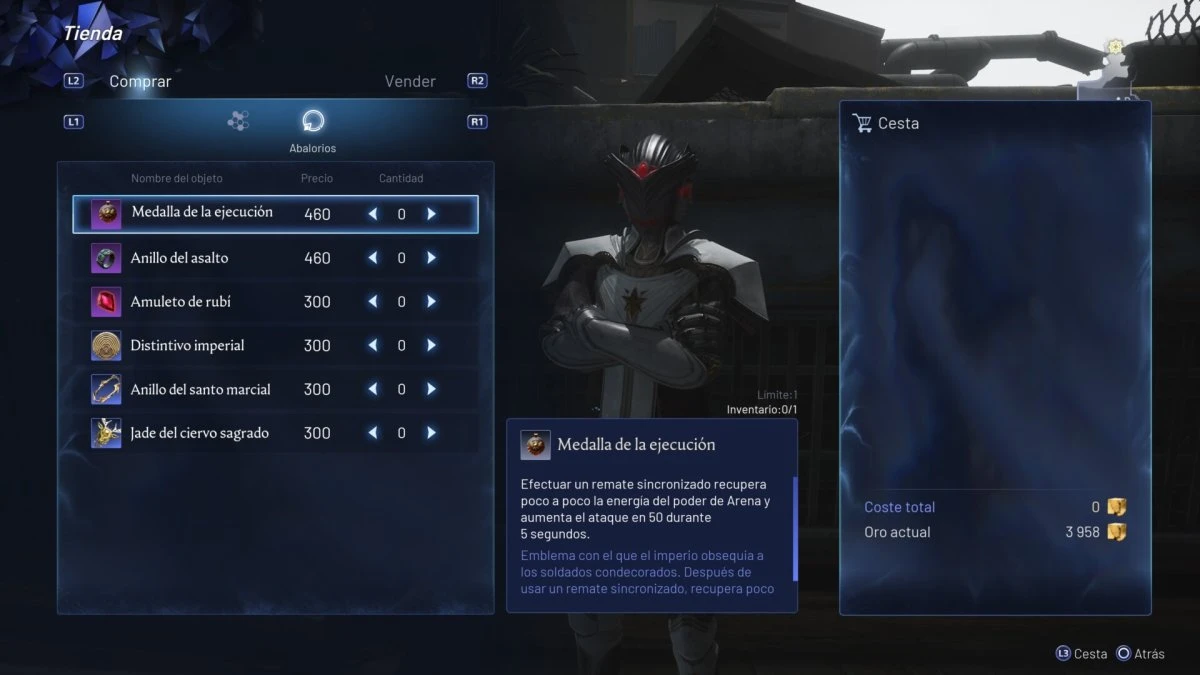Screen dimensions: 1200x675
Task: Increase Anillo del santo marcial quantity
Action: point(431,390)
